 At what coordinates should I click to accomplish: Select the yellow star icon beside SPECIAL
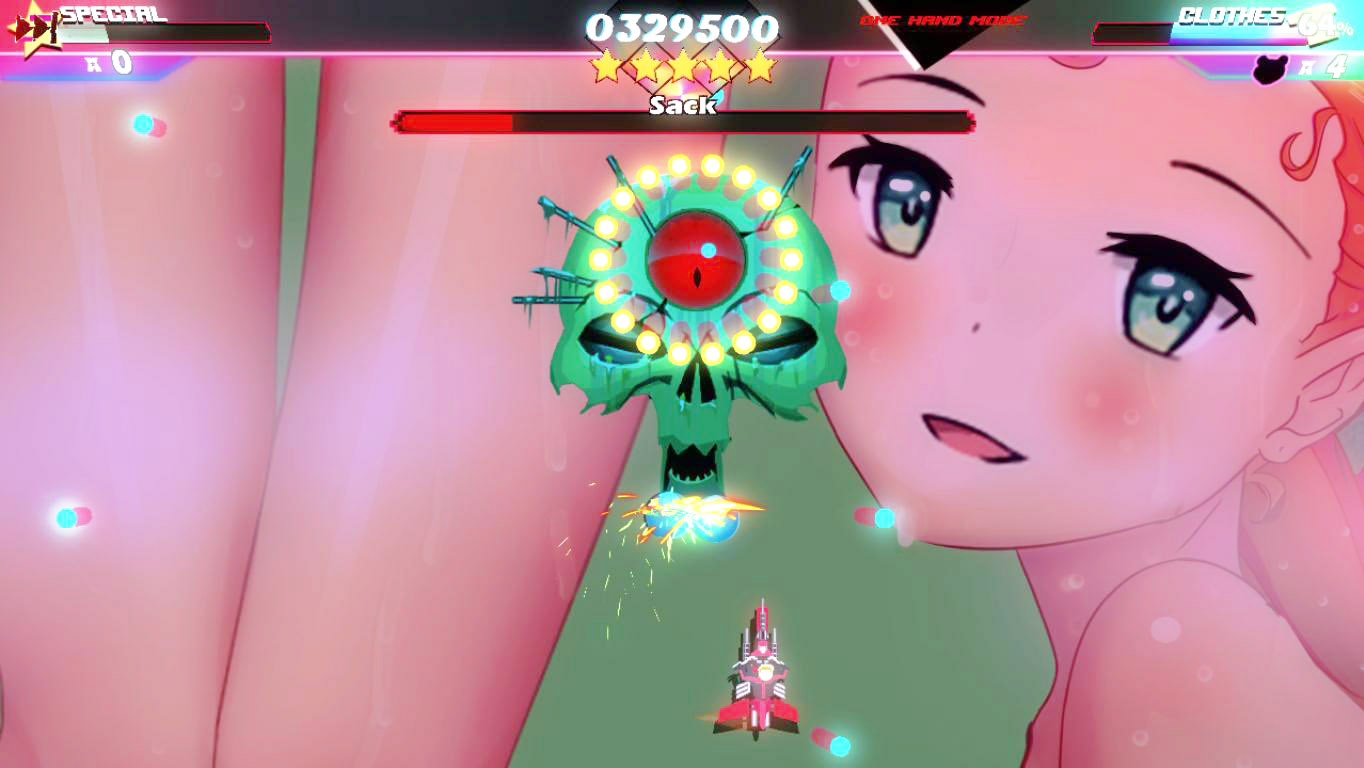tap(33, 38)
